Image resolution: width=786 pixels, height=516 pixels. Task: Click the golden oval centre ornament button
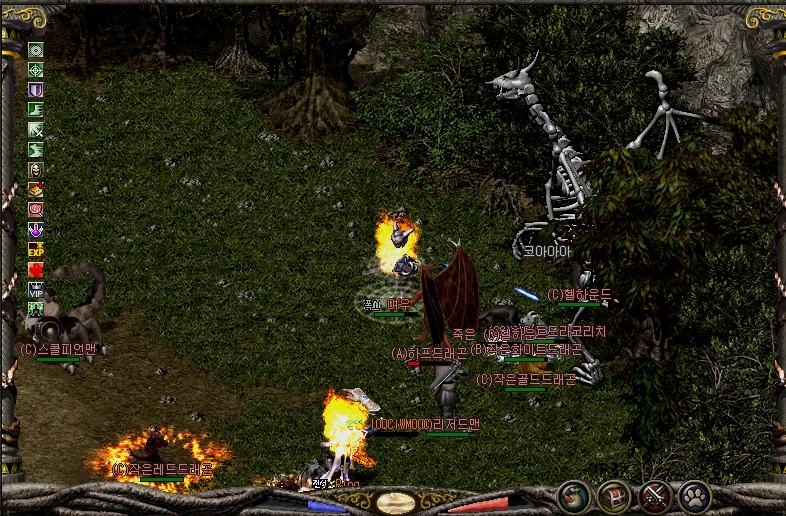[396, 502]
